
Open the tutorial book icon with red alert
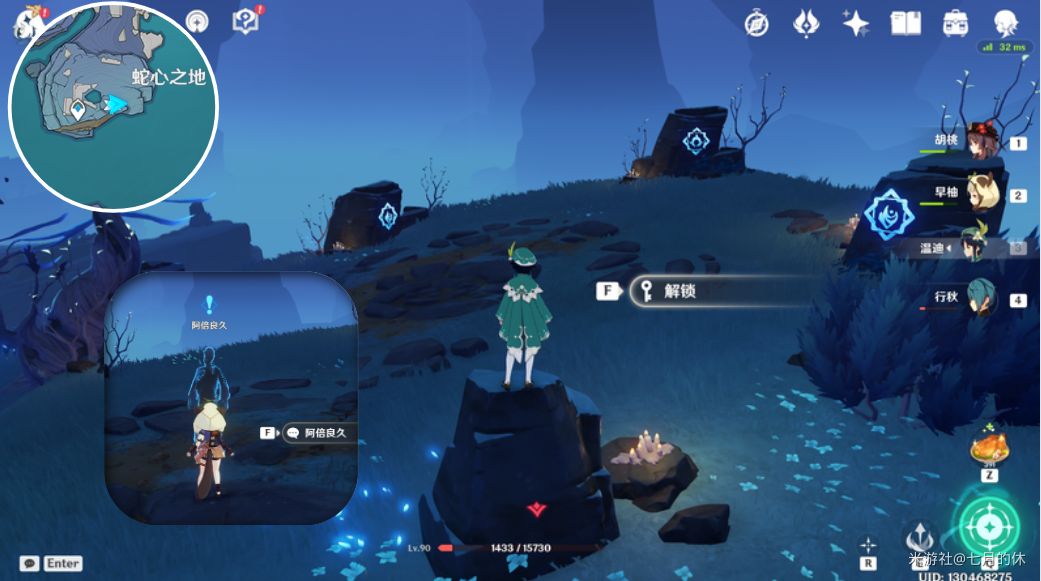[x=245, y=21]
